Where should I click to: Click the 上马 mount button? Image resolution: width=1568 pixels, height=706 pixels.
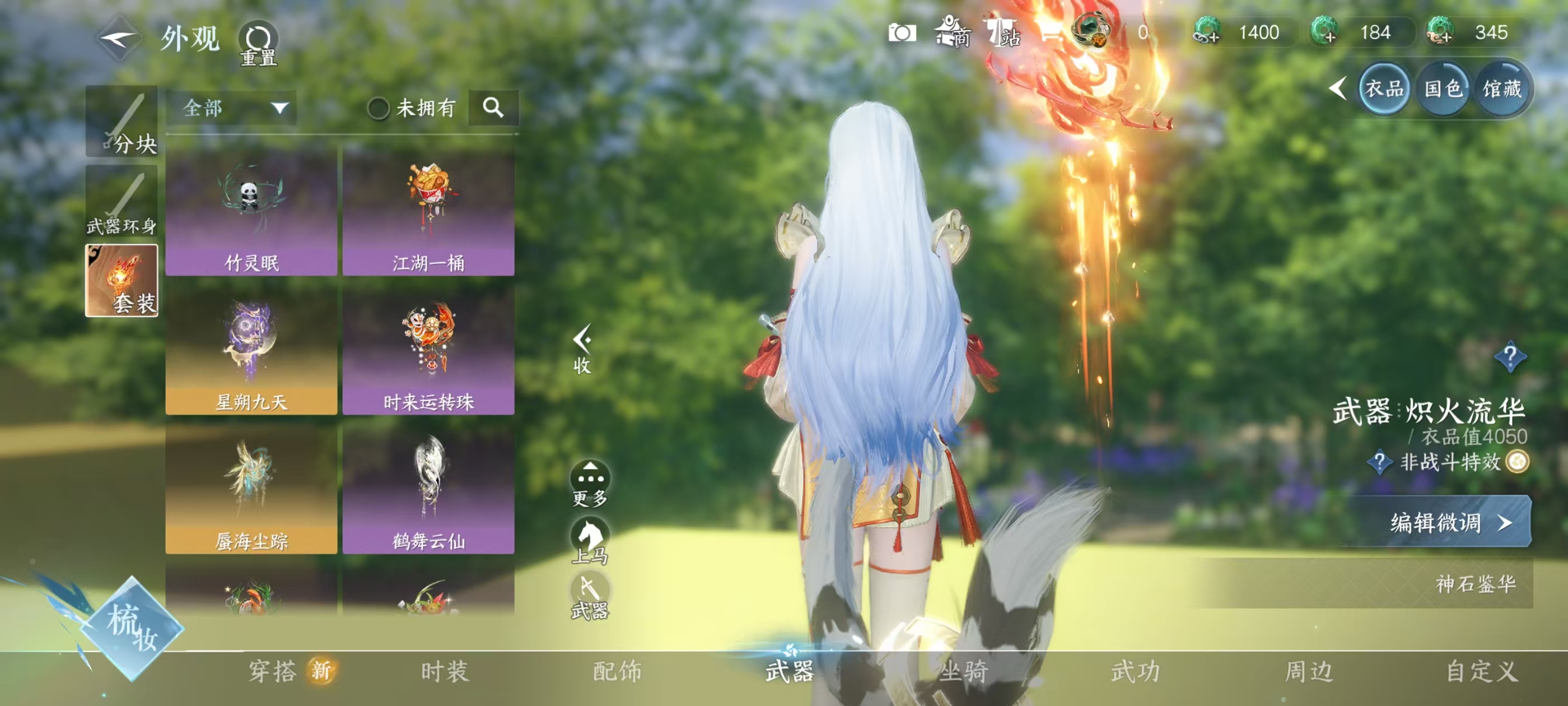click(x=590, y=540)
